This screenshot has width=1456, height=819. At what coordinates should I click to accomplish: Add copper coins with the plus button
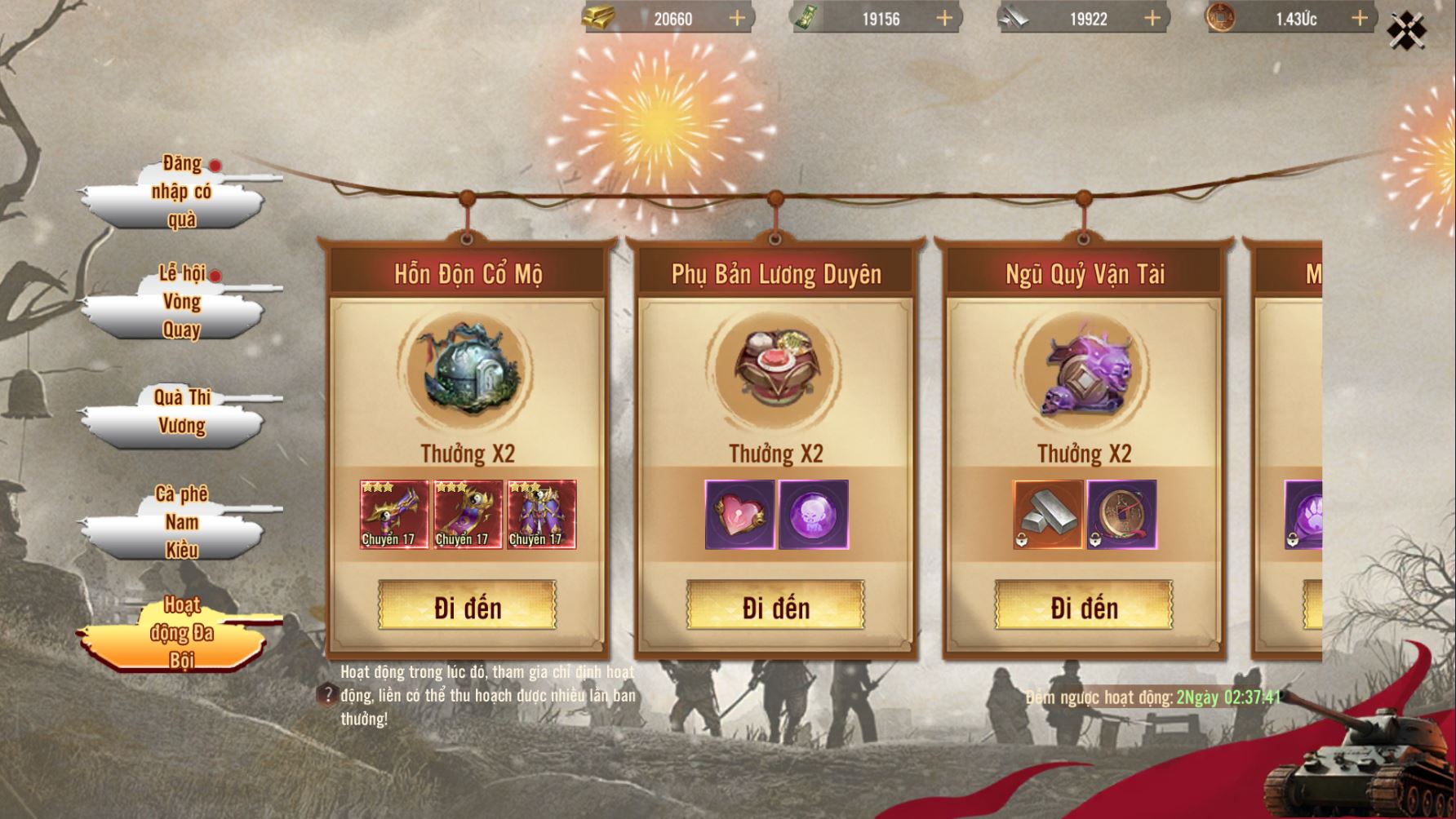1360,19
